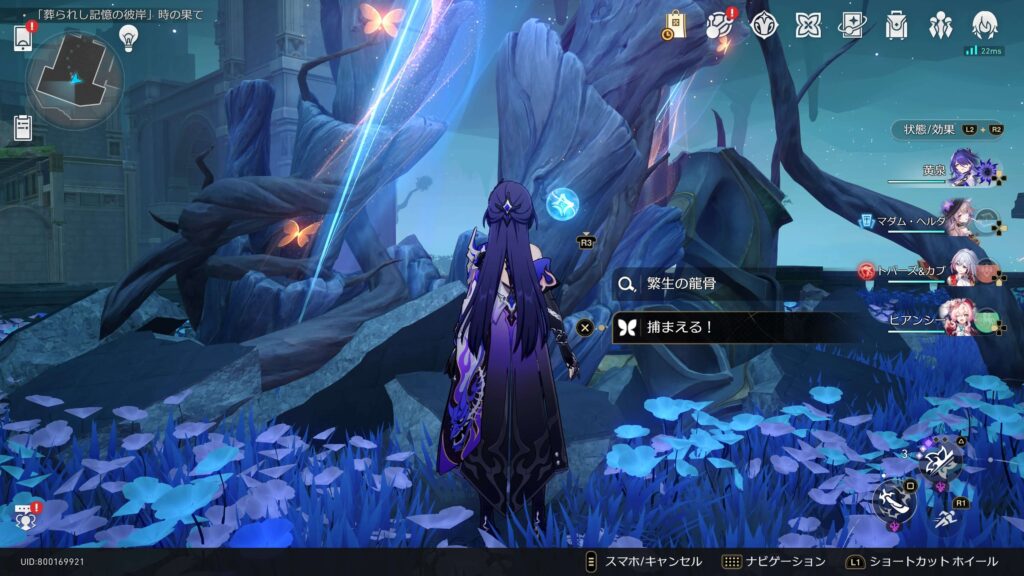Click the lightbulb hint icon
This screenshot has width=1024, height=576.
(x=128, y=37)
